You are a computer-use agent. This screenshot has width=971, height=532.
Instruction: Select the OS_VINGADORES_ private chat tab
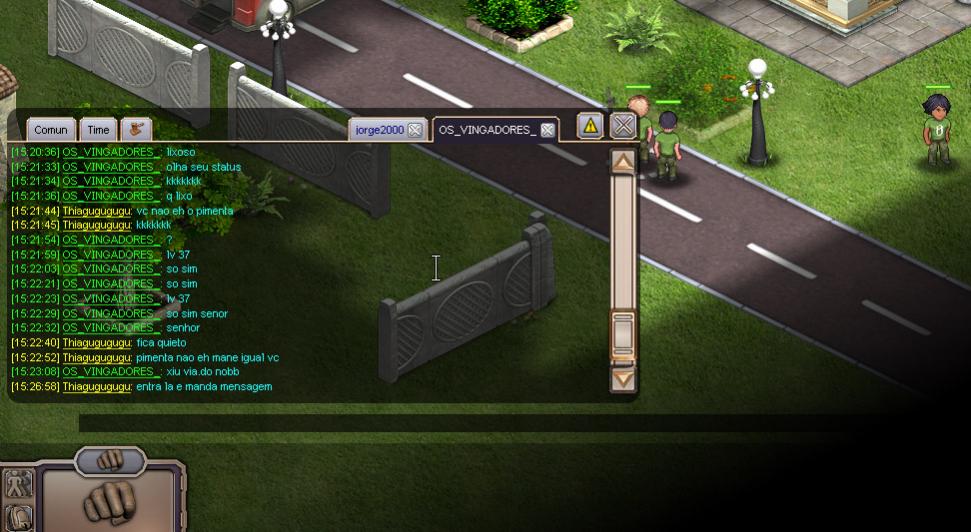tap(487, 130)
